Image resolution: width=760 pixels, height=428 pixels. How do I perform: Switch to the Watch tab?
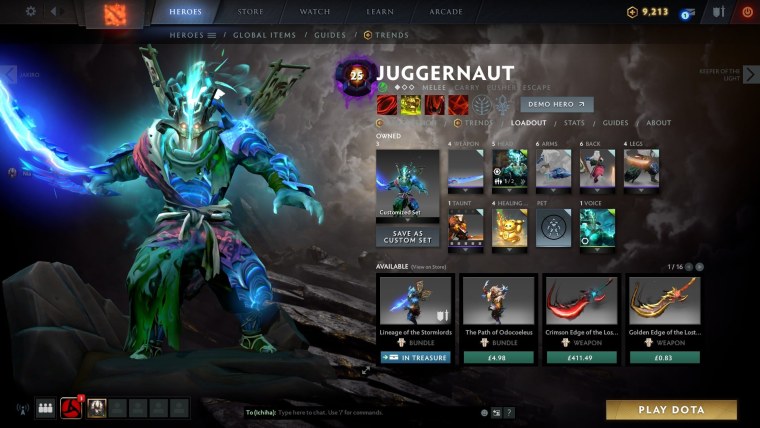(x=315, y=12)
